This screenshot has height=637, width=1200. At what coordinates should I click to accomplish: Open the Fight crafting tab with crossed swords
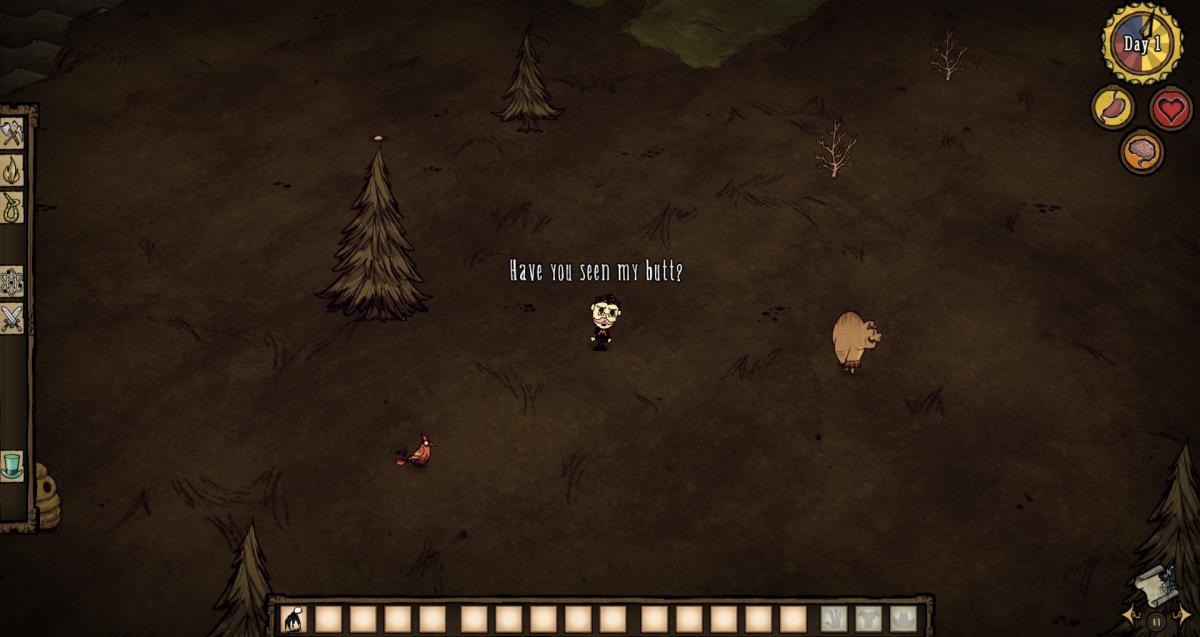click(12, 319)
